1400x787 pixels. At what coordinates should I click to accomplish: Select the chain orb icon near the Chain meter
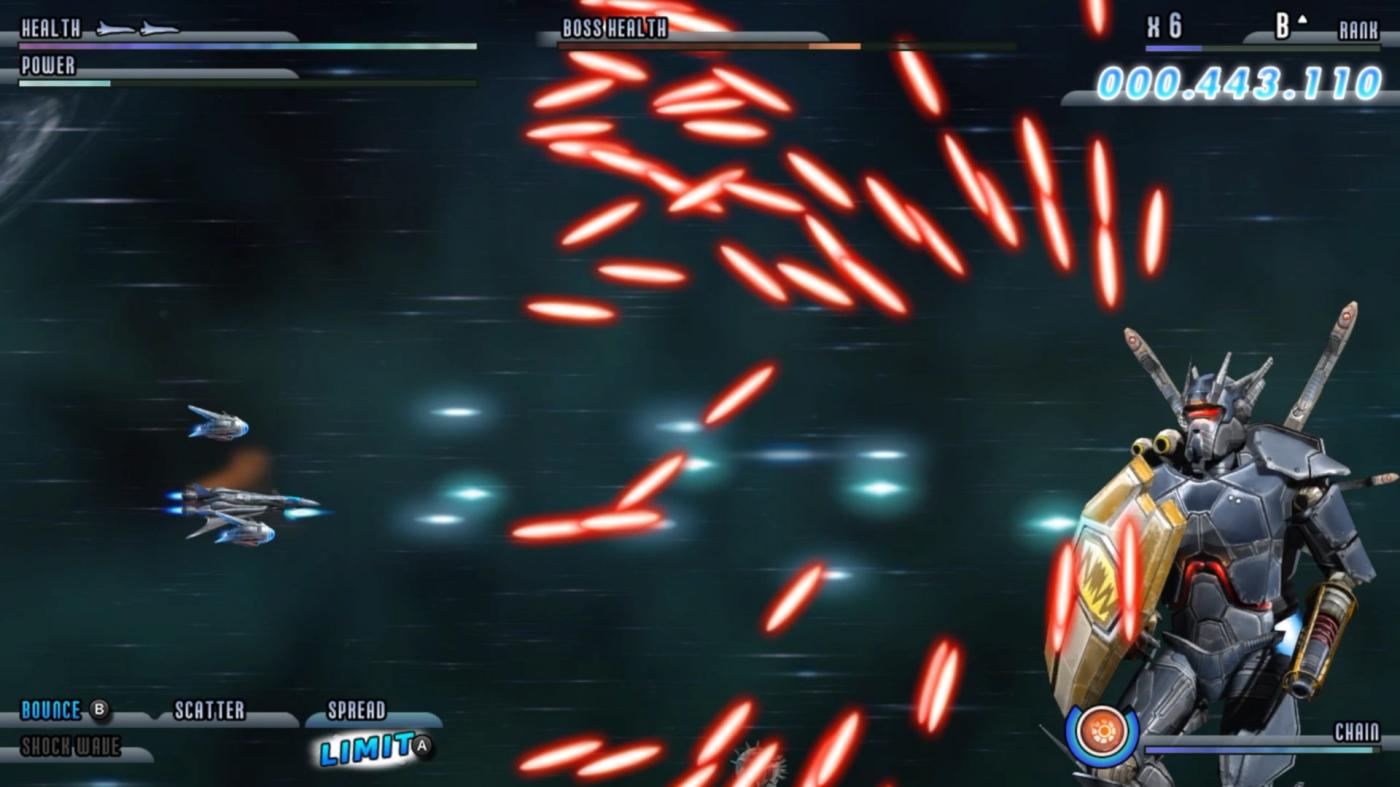pos(1102,731)
